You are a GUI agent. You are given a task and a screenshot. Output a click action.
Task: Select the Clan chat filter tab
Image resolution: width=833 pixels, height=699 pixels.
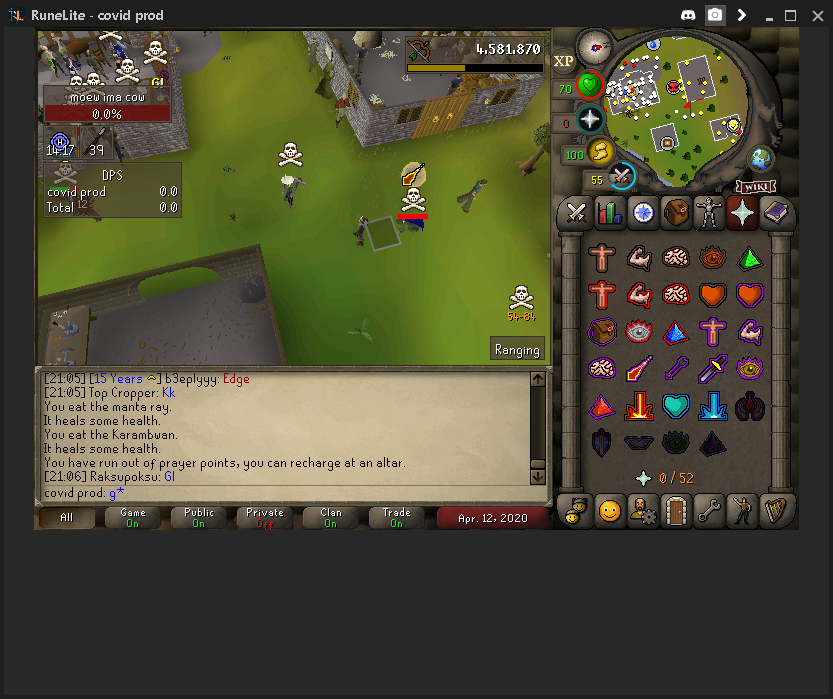click(x=330, y=517)
